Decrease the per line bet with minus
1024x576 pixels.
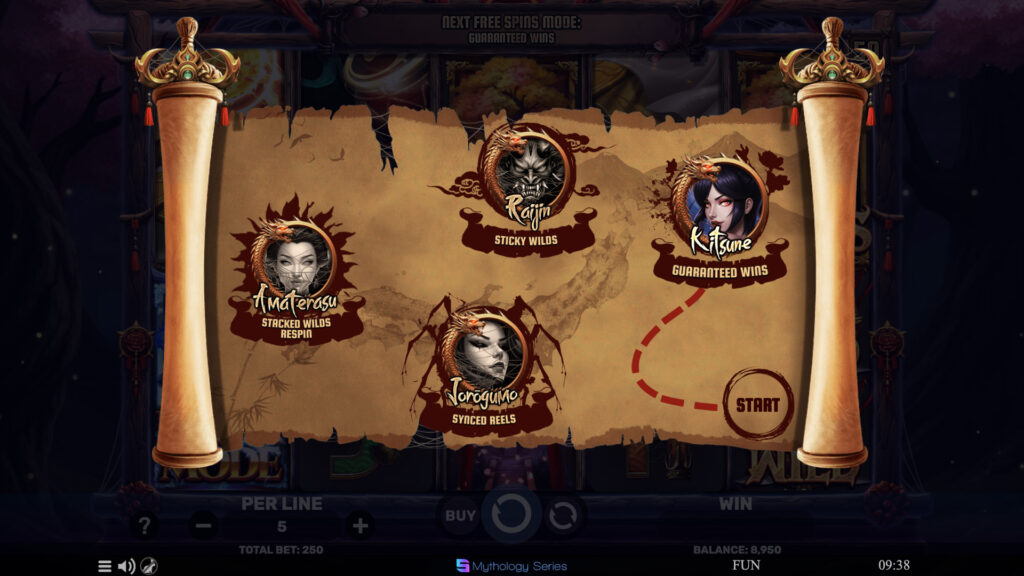click(203, 525)
